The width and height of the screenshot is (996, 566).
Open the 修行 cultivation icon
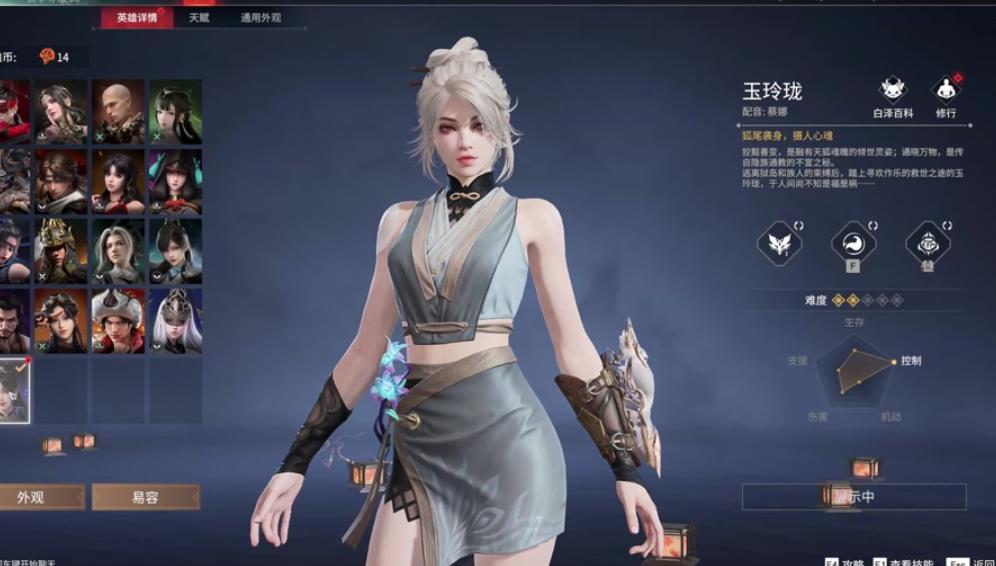[945, 97]
